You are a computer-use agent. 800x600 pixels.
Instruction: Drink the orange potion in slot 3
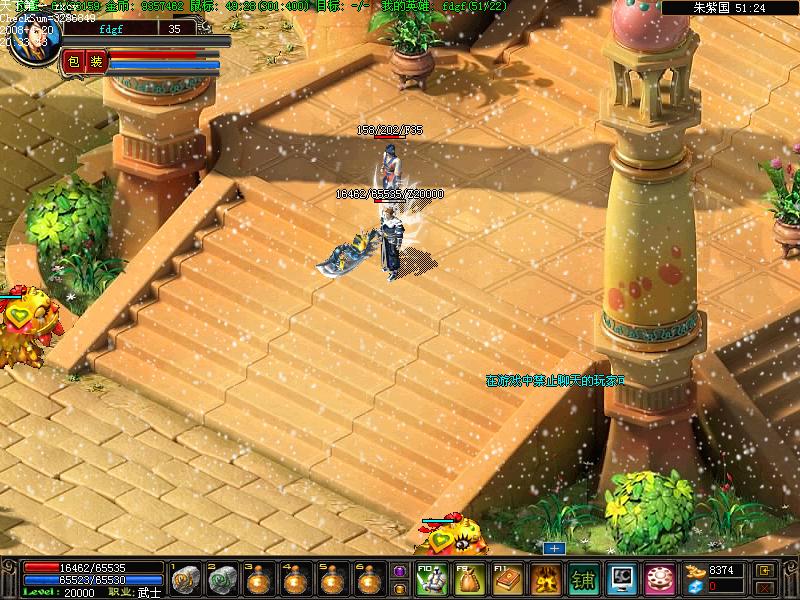click(260, 579)
